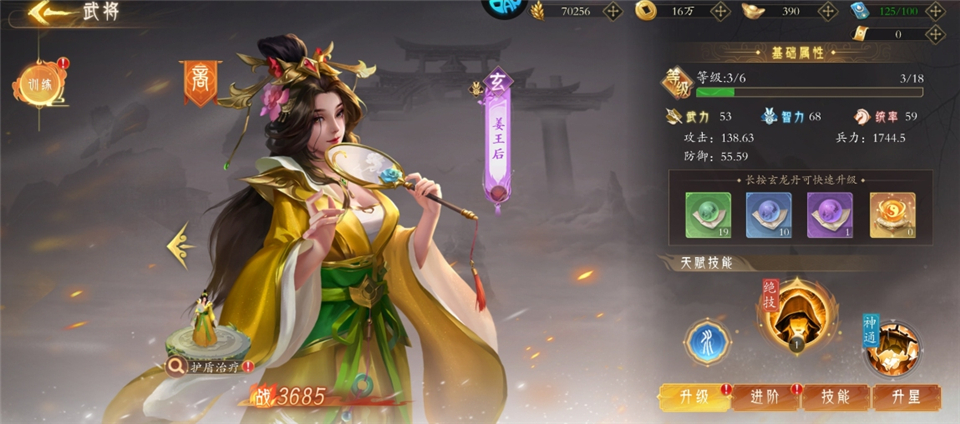
Task: Open the 训练 training medallion
Action: pos(41,86)
